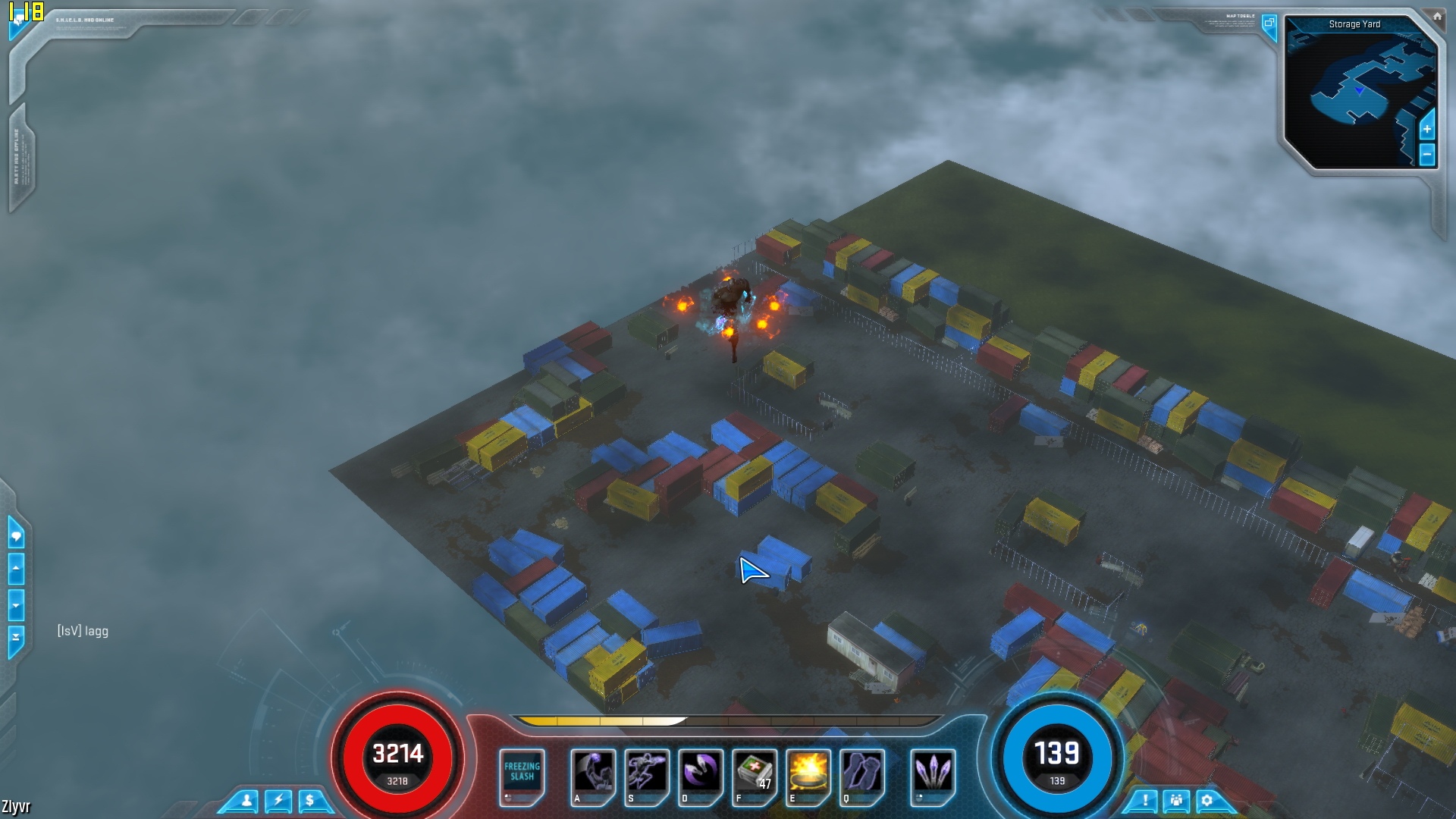Zoom in the minimap with plus
The image size is (1456, 819).
click(1426, 129)
